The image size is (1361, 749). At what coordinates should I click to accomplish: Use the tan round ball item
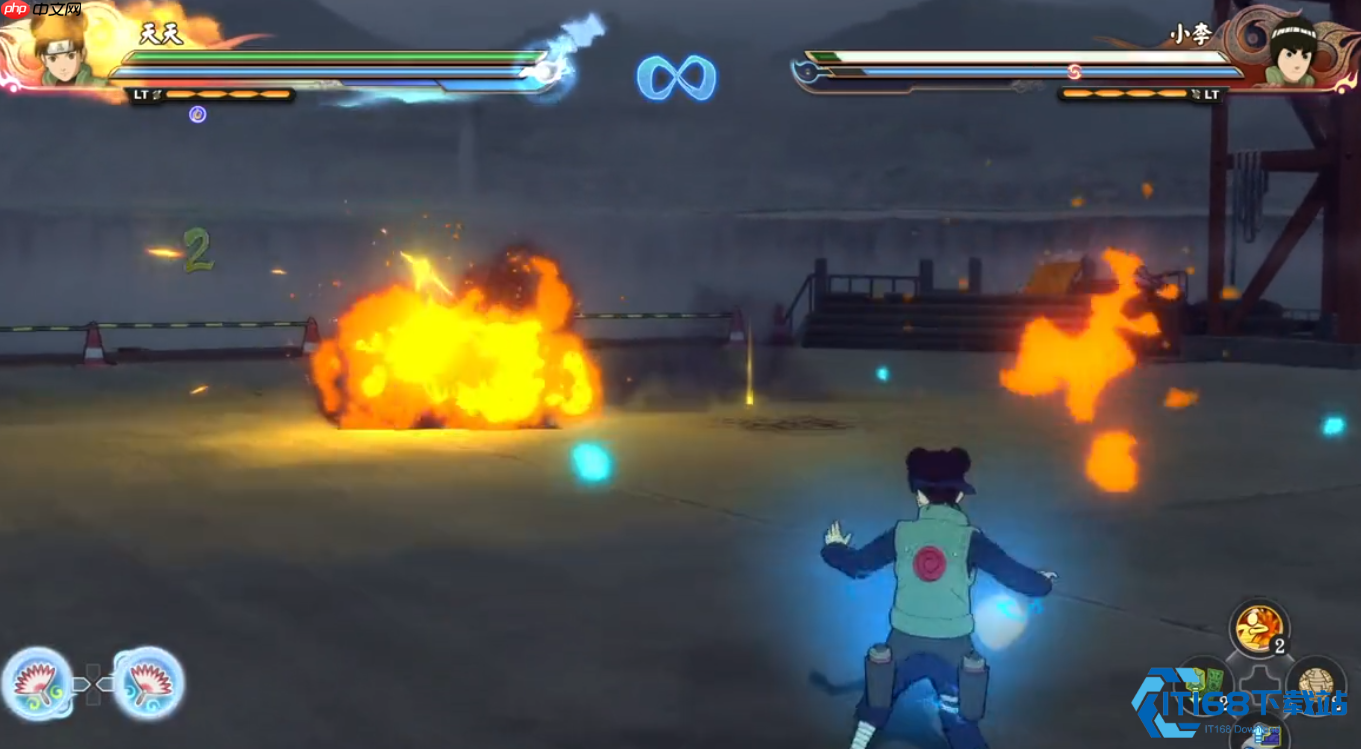(x=1315, y=682)
